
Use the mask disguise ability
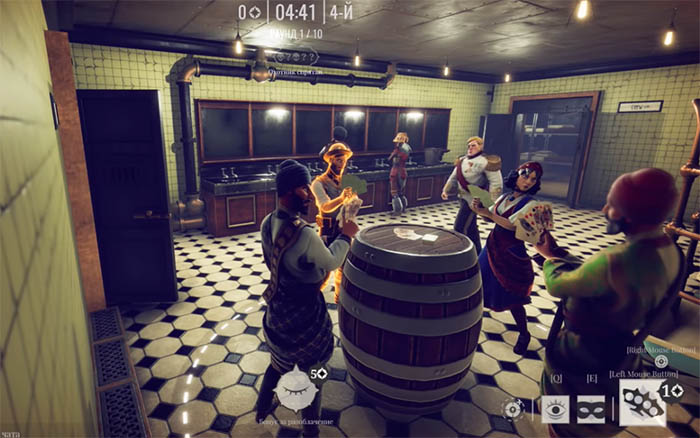tap(592, 408)
